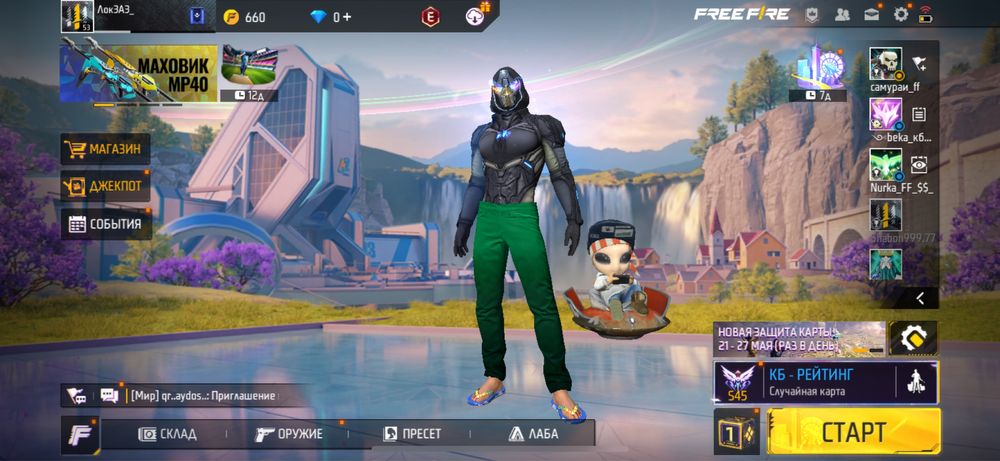Open the СОБЫТИЯ events menu

click(105, 224)
